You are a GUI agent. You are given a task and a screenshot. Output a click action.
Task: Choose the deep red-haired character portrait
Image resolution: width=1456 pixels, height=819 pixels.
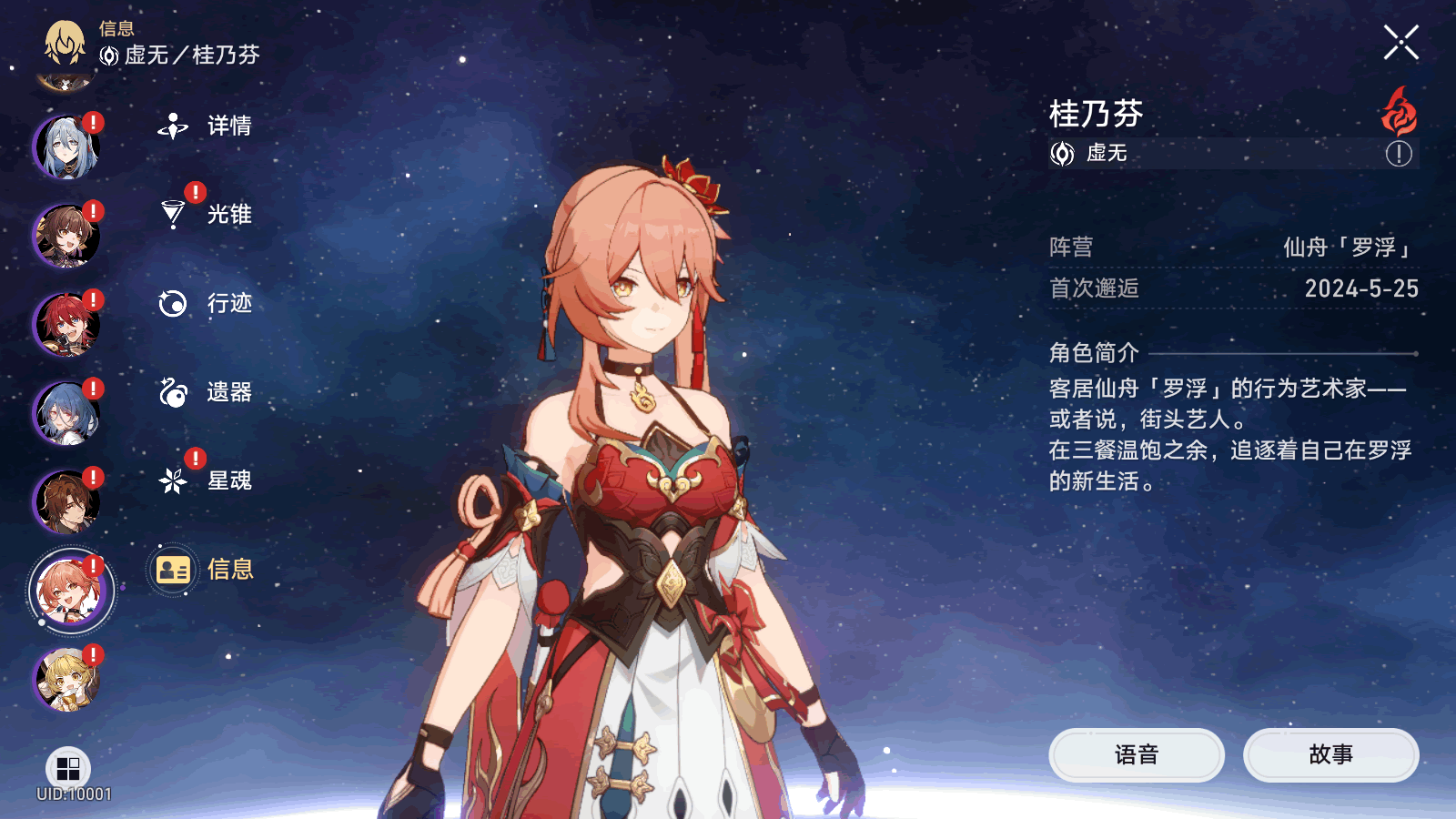[66, 324]
